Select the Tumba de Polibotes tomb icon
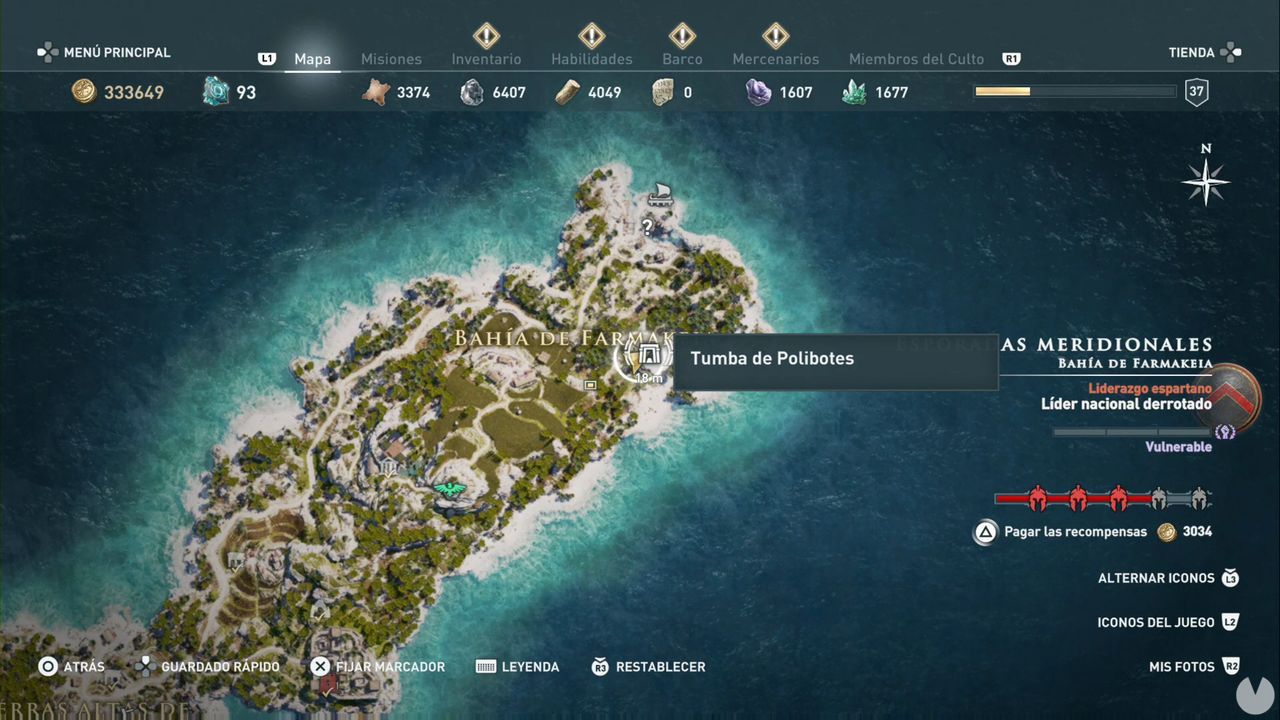The width and height of the screenshot is (1280, 720). (648, 356)
